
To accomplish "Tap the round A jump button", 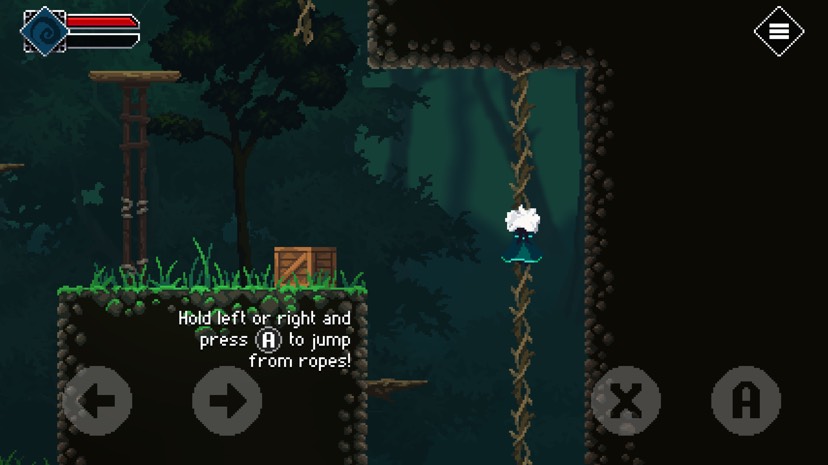I will pos(746,401).
